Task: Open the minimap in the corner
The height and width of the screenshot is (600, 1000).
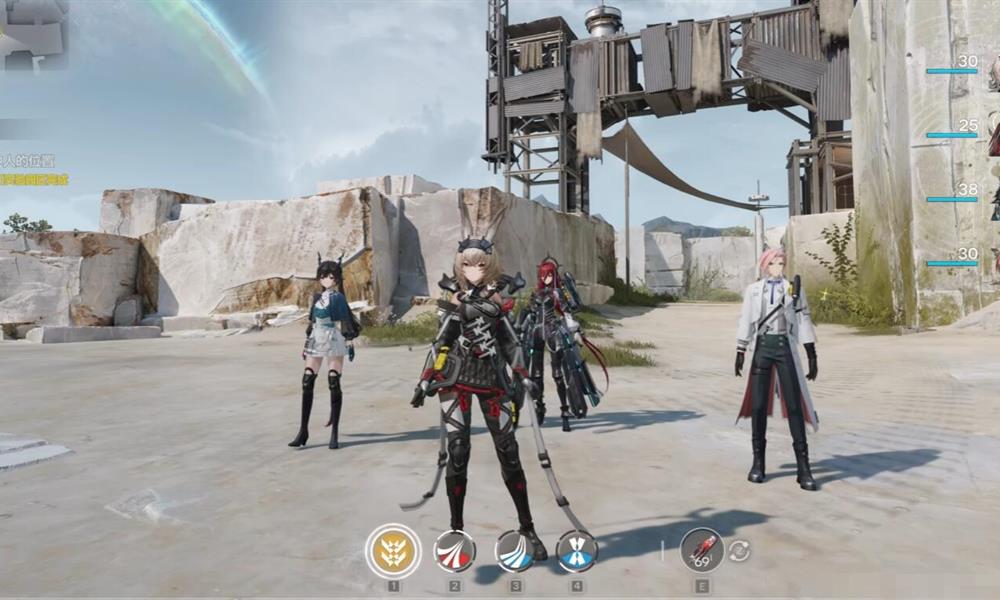Action: 33,33
